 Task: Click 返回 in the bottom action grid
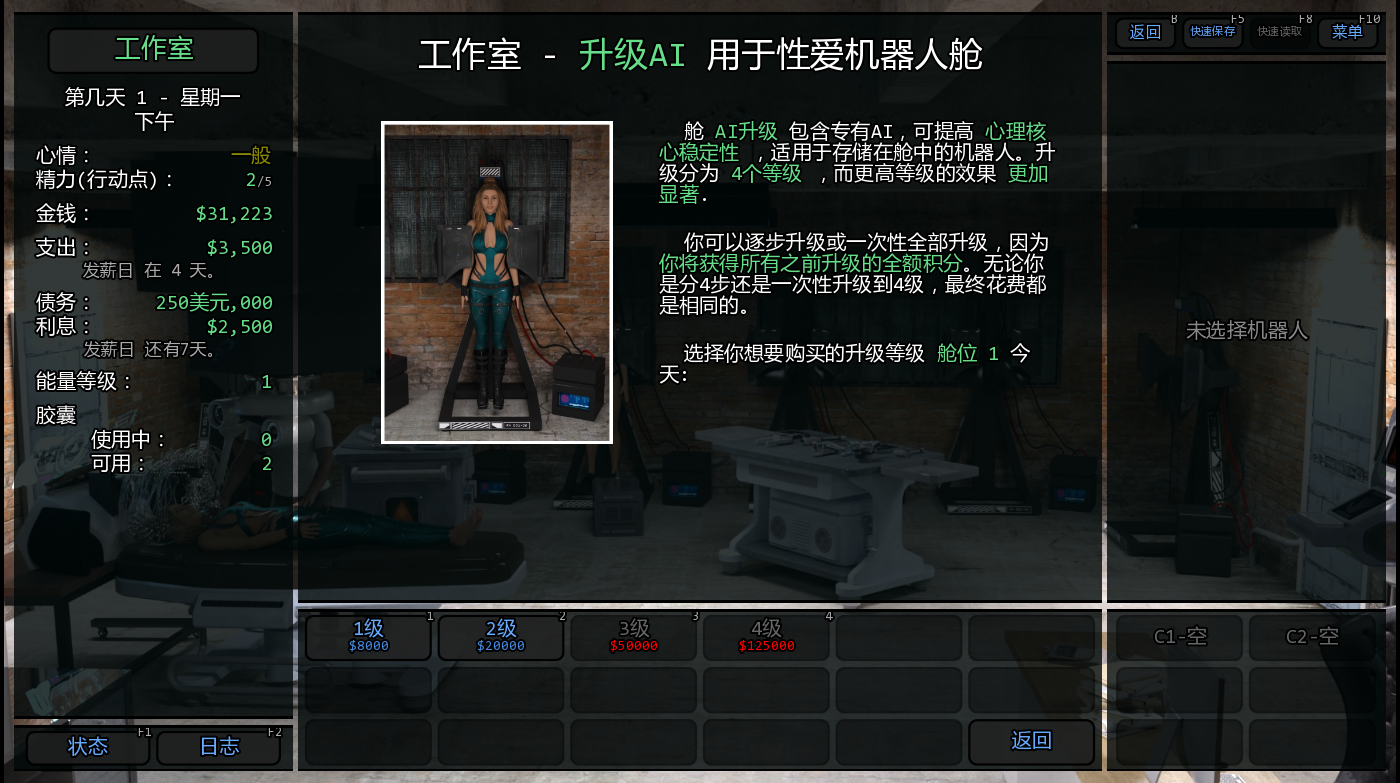click(1031, 741)
